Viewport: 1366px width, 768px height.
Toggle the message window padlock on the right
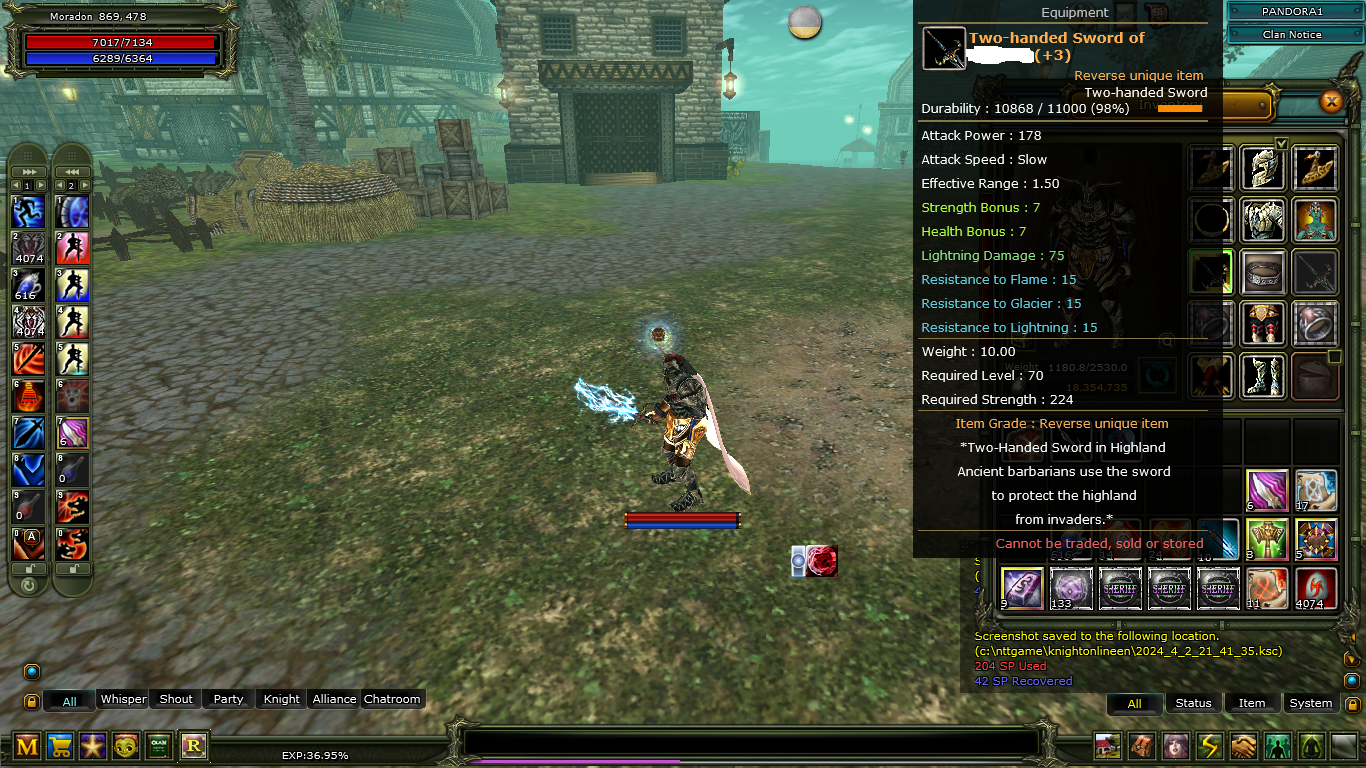(1353, 704)
